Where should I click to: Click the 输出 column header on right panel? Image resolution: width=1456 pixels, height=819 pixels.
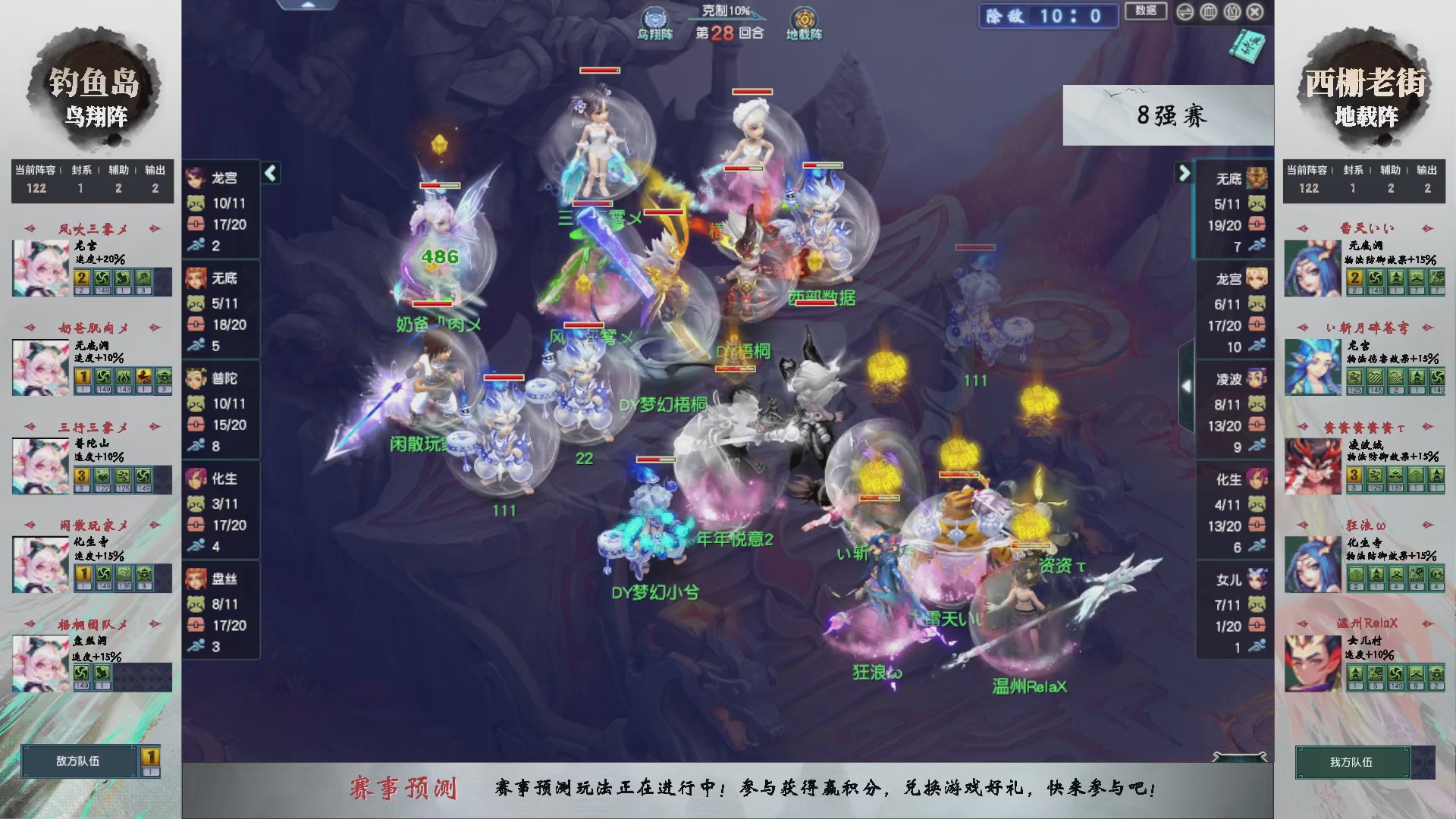pos(1429,171)
